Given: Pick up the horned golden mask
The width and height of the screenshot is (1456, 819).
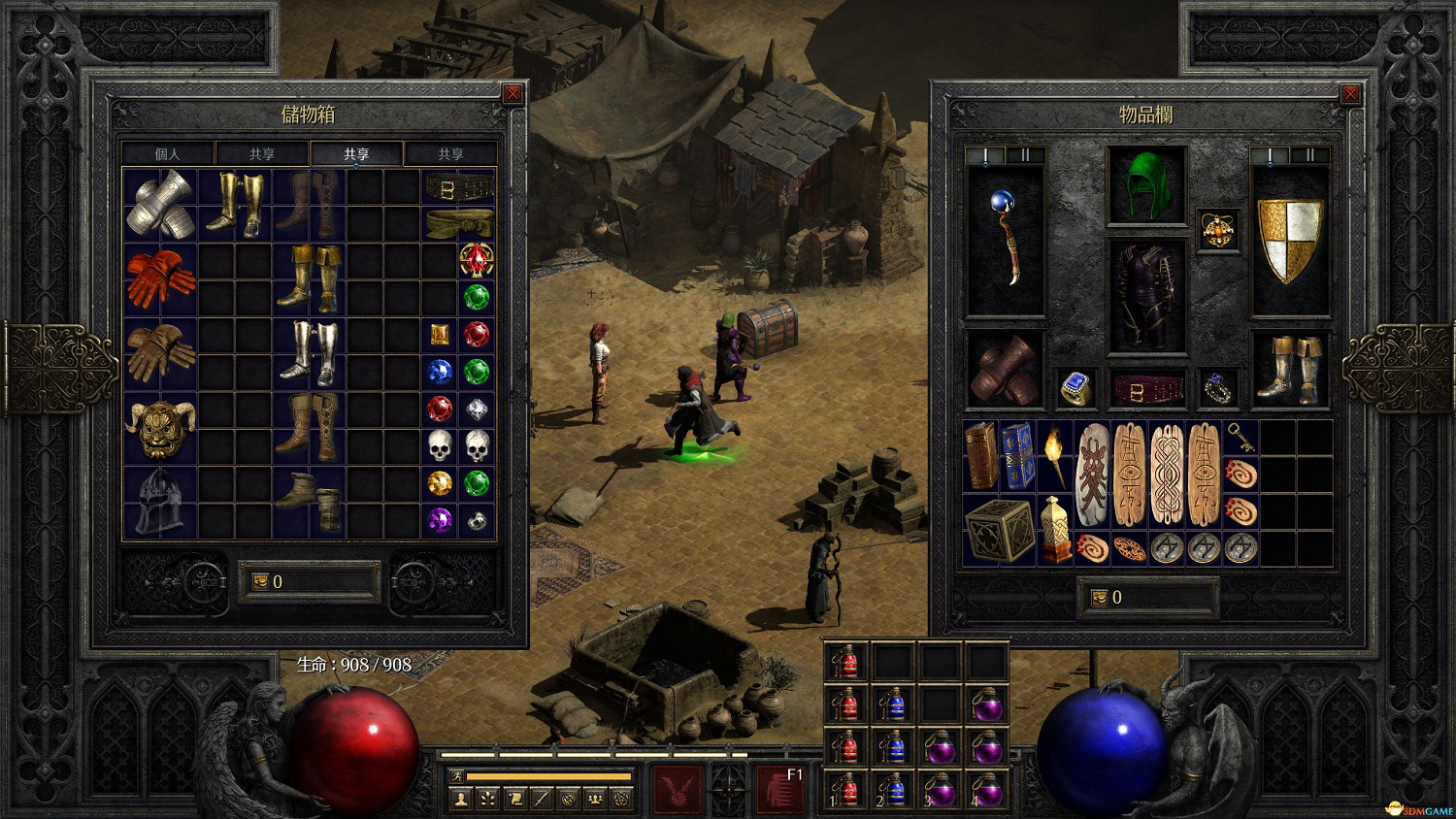Looking at the screenshot, I should [x=160, y=428].
